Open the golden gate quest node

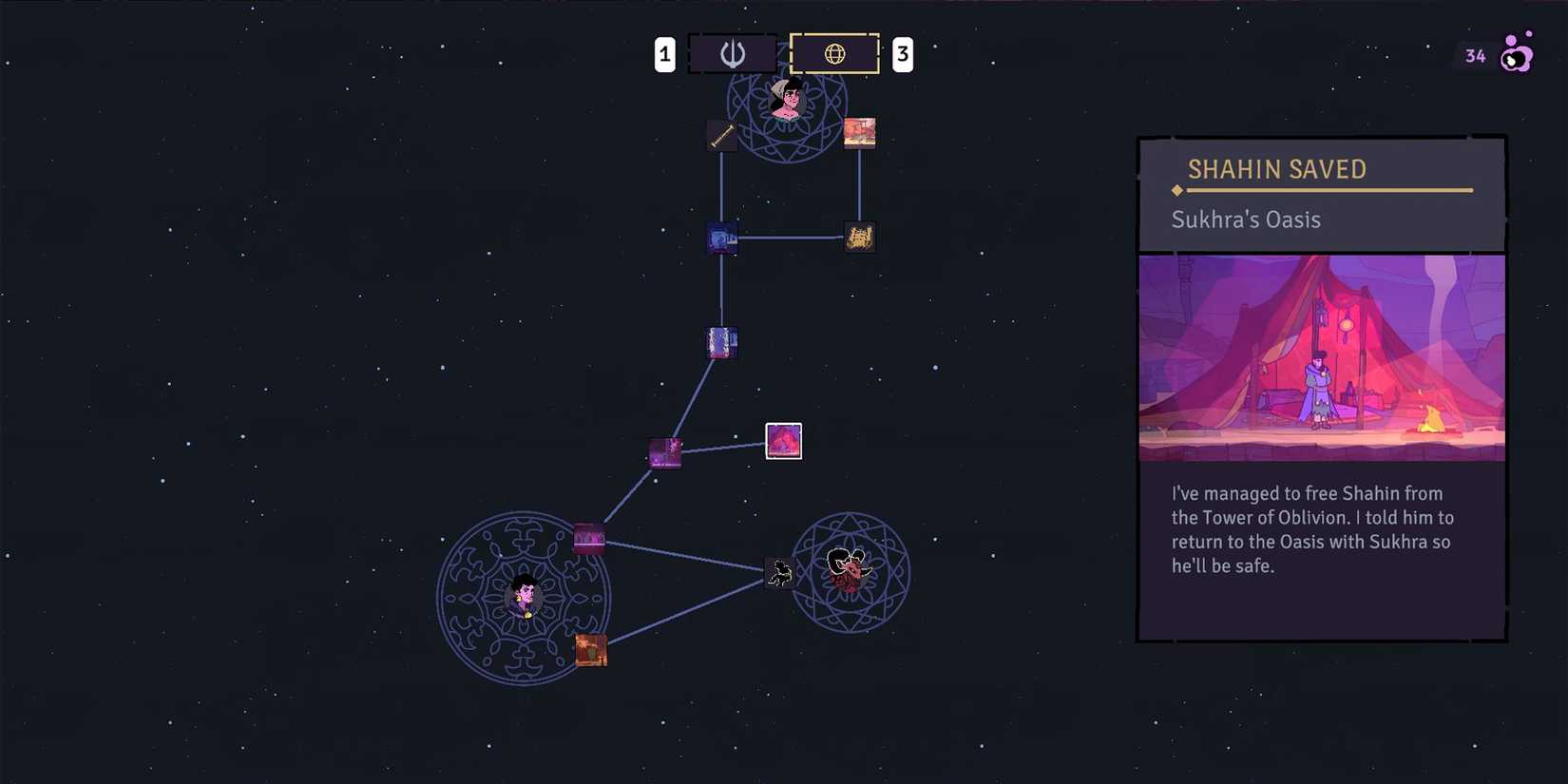860,238
